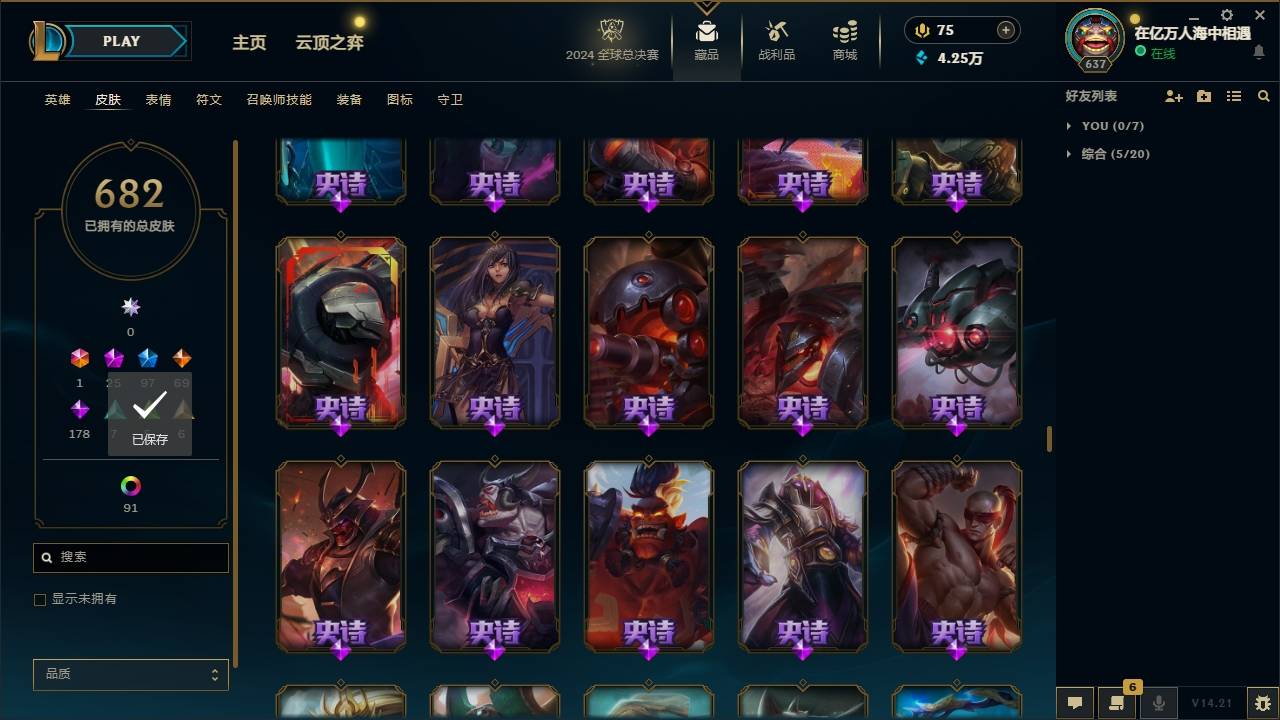Click the add friend icon
1280x720 pixels.
pos(1173,96)
